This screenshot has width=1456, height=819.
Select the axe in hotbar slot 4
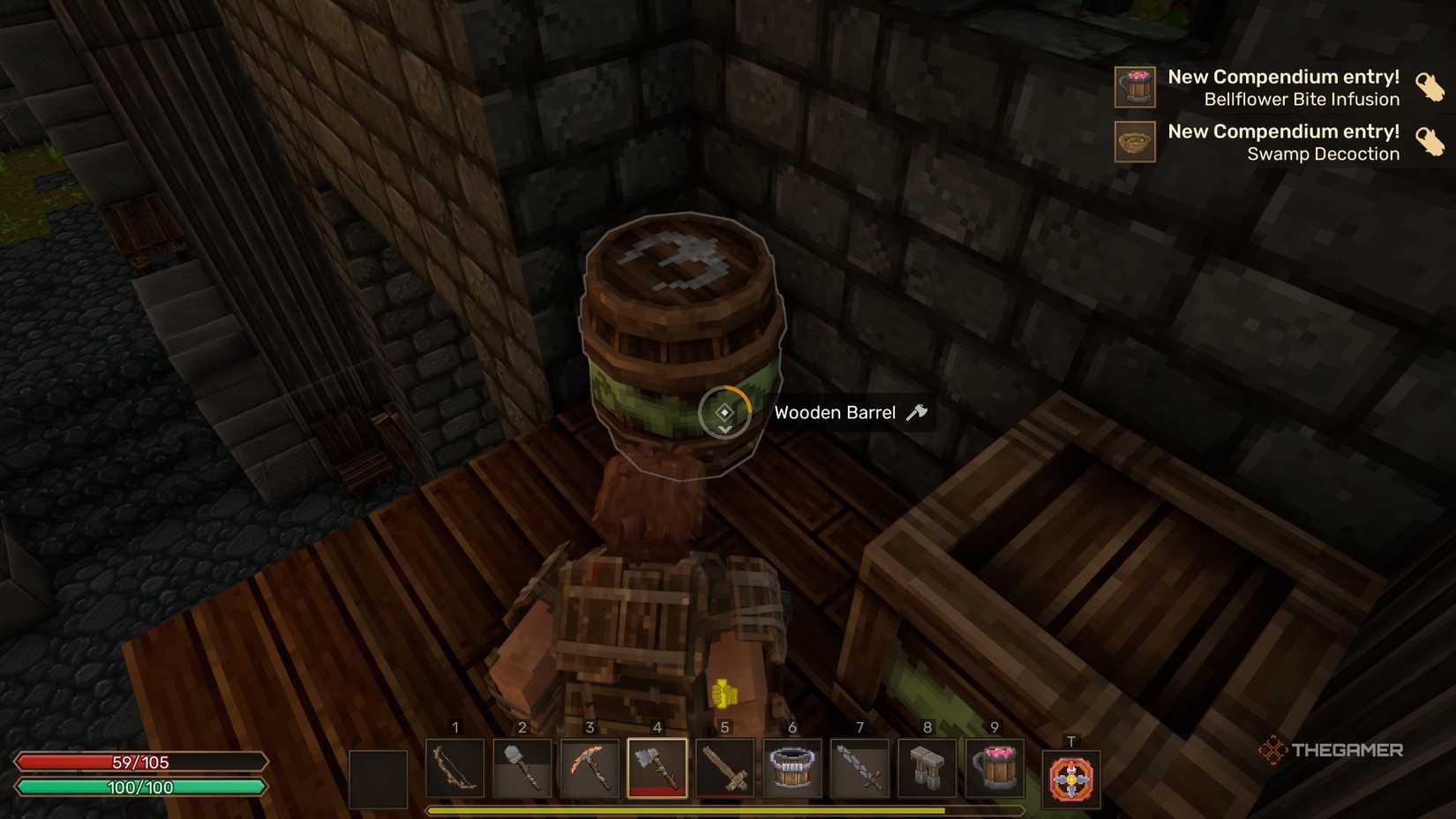[657, 769]
